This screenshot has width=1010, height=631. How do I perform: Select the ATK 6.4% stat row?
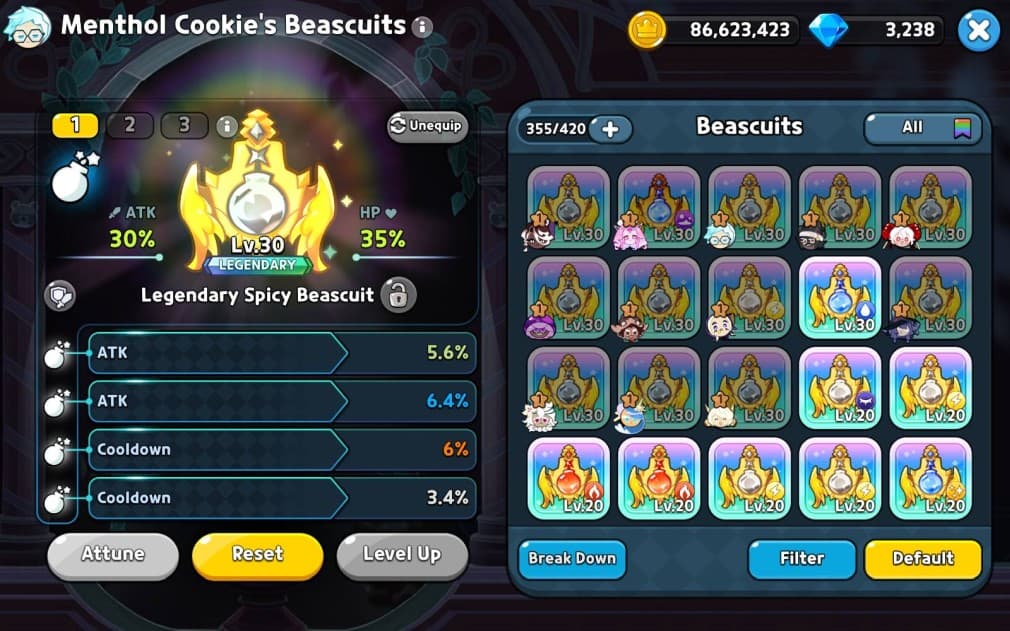[x=282, y=402]
